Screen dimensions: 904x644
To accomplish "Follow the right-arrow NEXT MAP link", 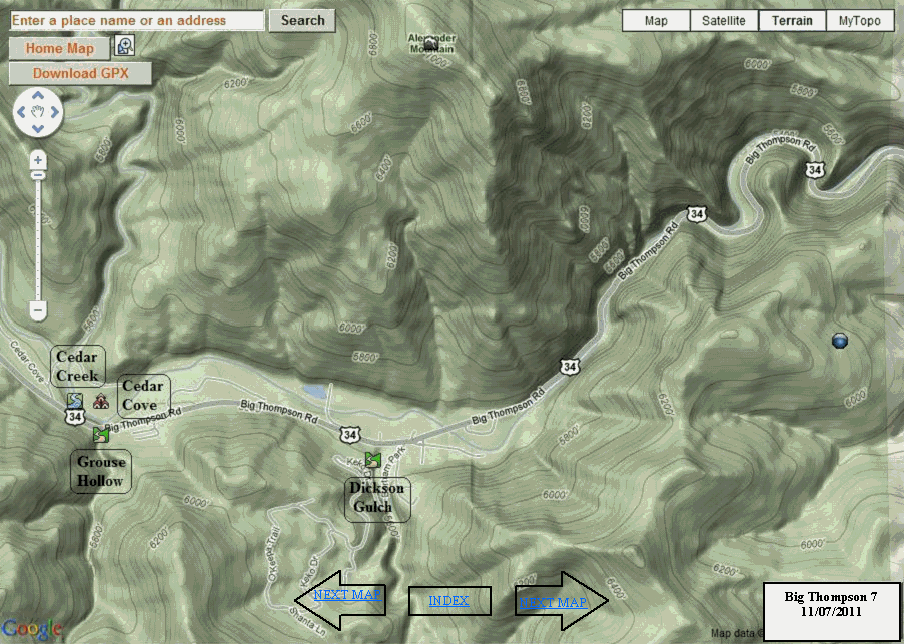I will (x=553, y=603).
